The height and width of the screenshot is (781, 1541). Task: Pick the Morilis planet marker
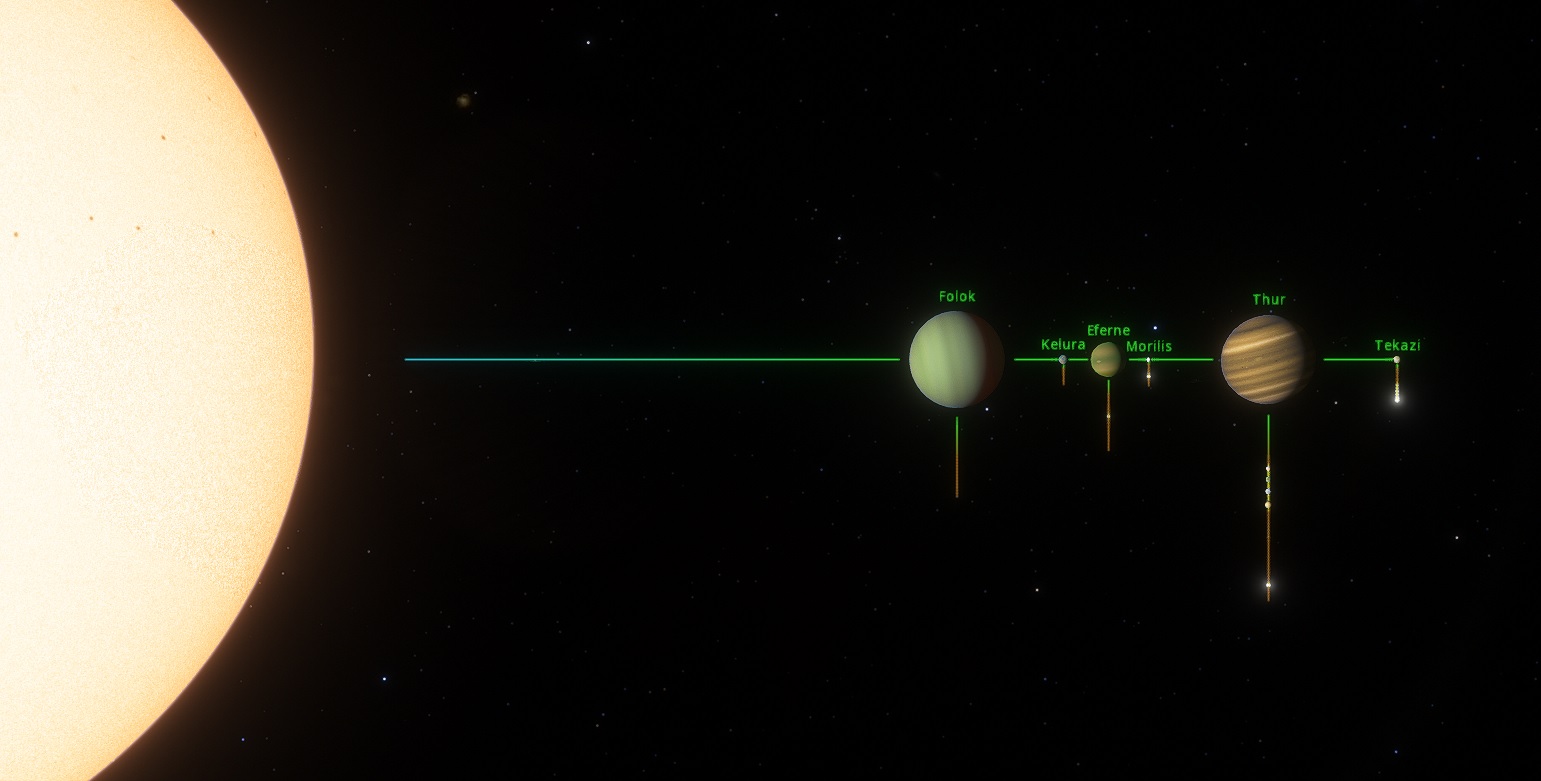click(x=1148, y=360)
